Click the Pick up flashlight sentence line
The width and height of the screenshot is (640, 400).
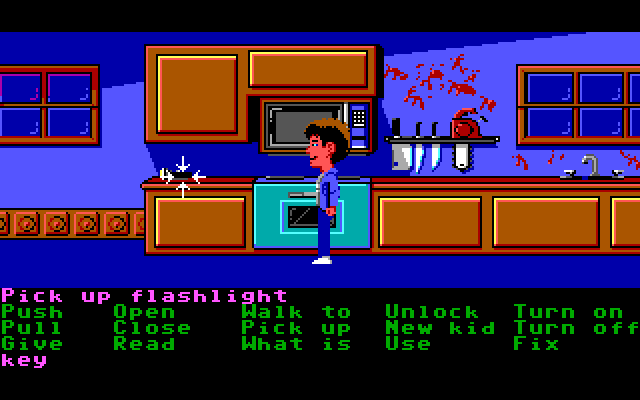[144, 296]
